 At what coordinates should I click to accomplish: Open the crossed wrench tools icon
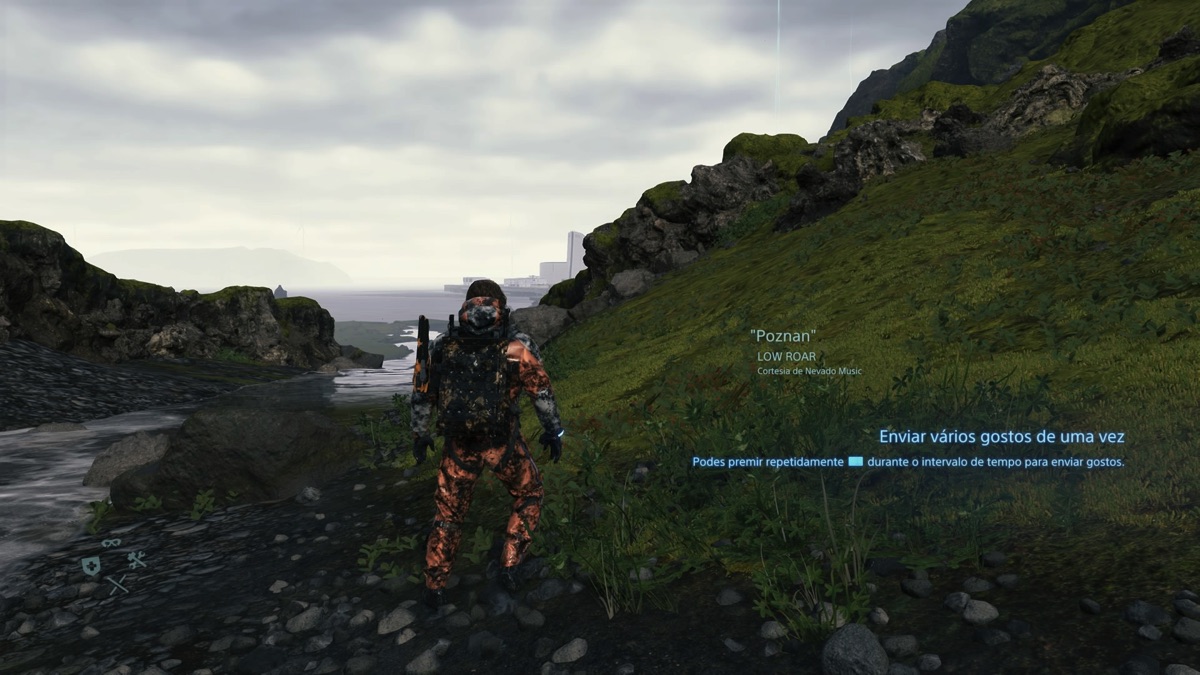pyautogui.click(x=137, y=561)
